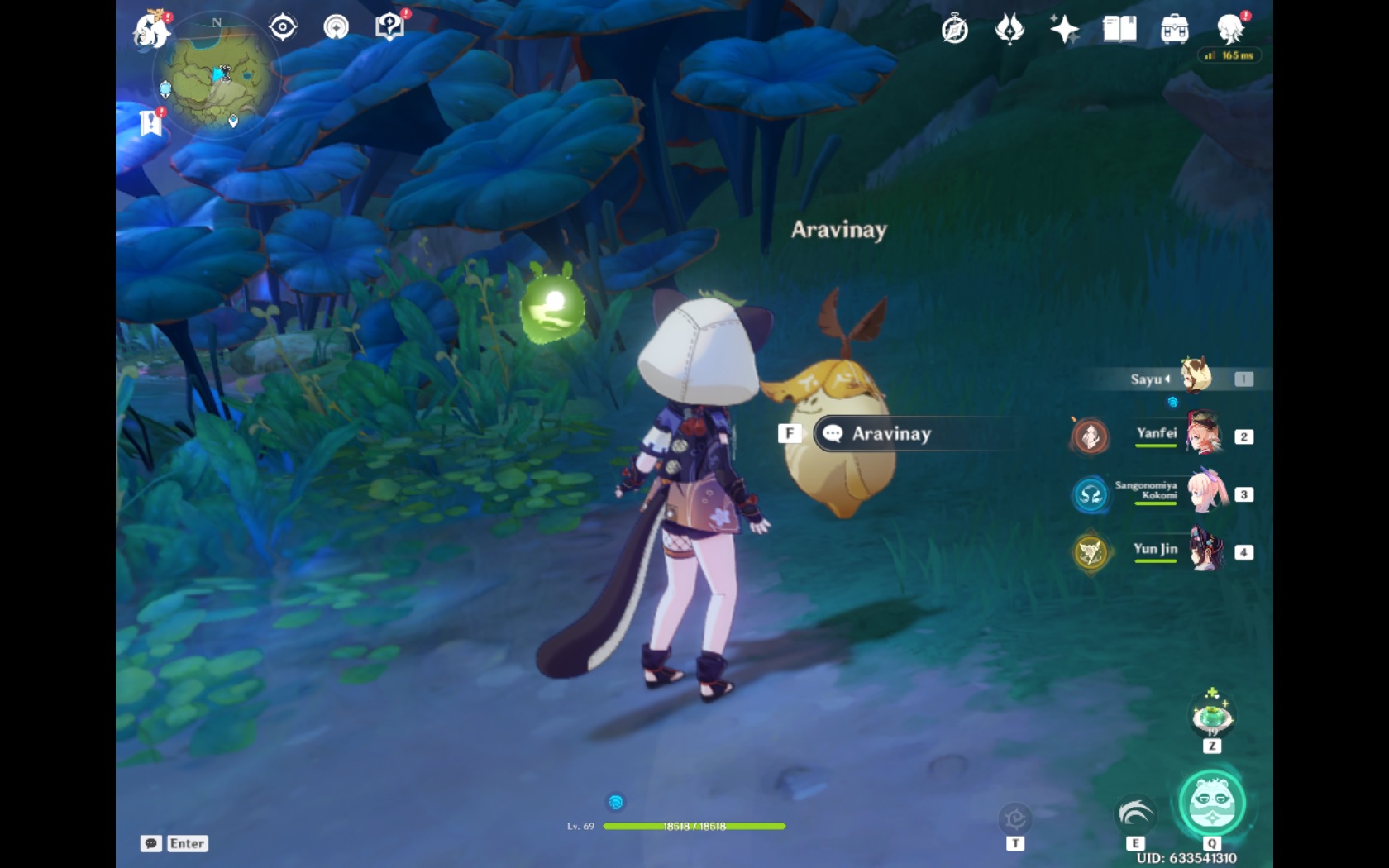Click the quest exclamation icon below minimap
The image size is (1389, 868).
pyautogui.click(x=150, y=121)
